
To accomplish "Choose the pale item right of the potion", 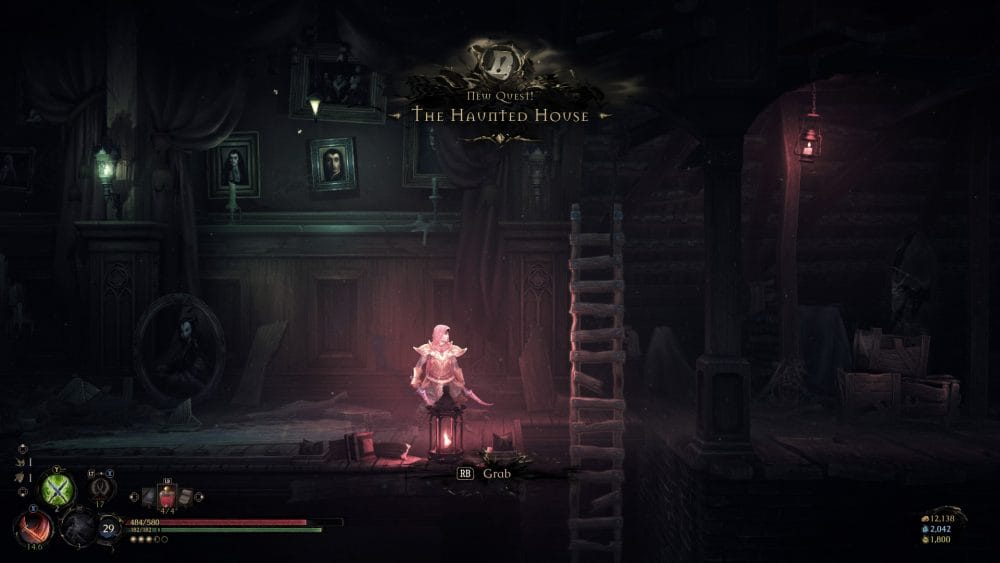I will point(188,497).
